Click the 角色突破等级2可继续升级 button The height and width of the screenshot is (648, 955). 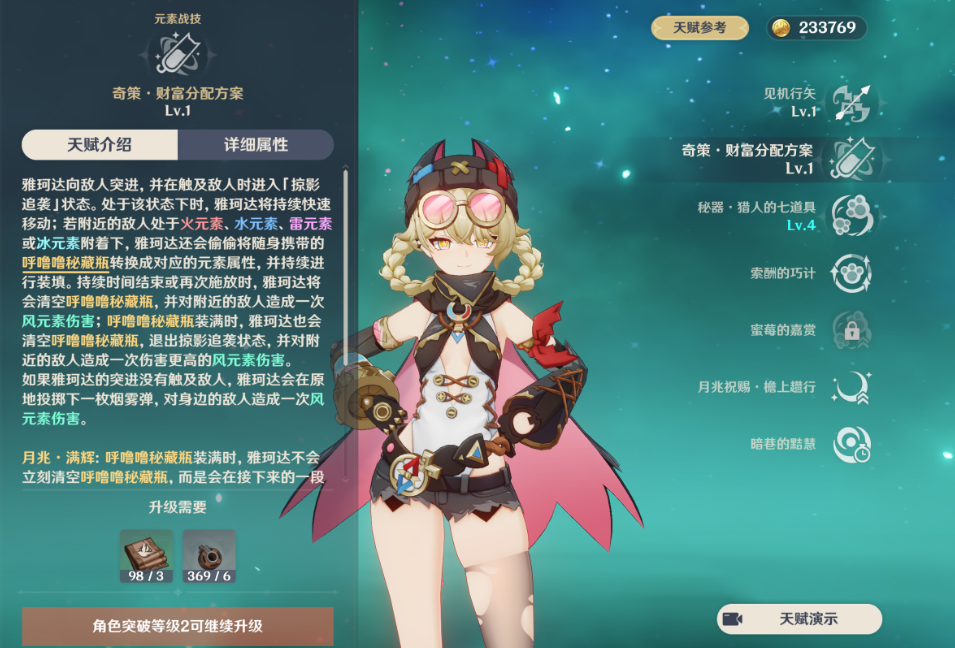click(178, 626)
